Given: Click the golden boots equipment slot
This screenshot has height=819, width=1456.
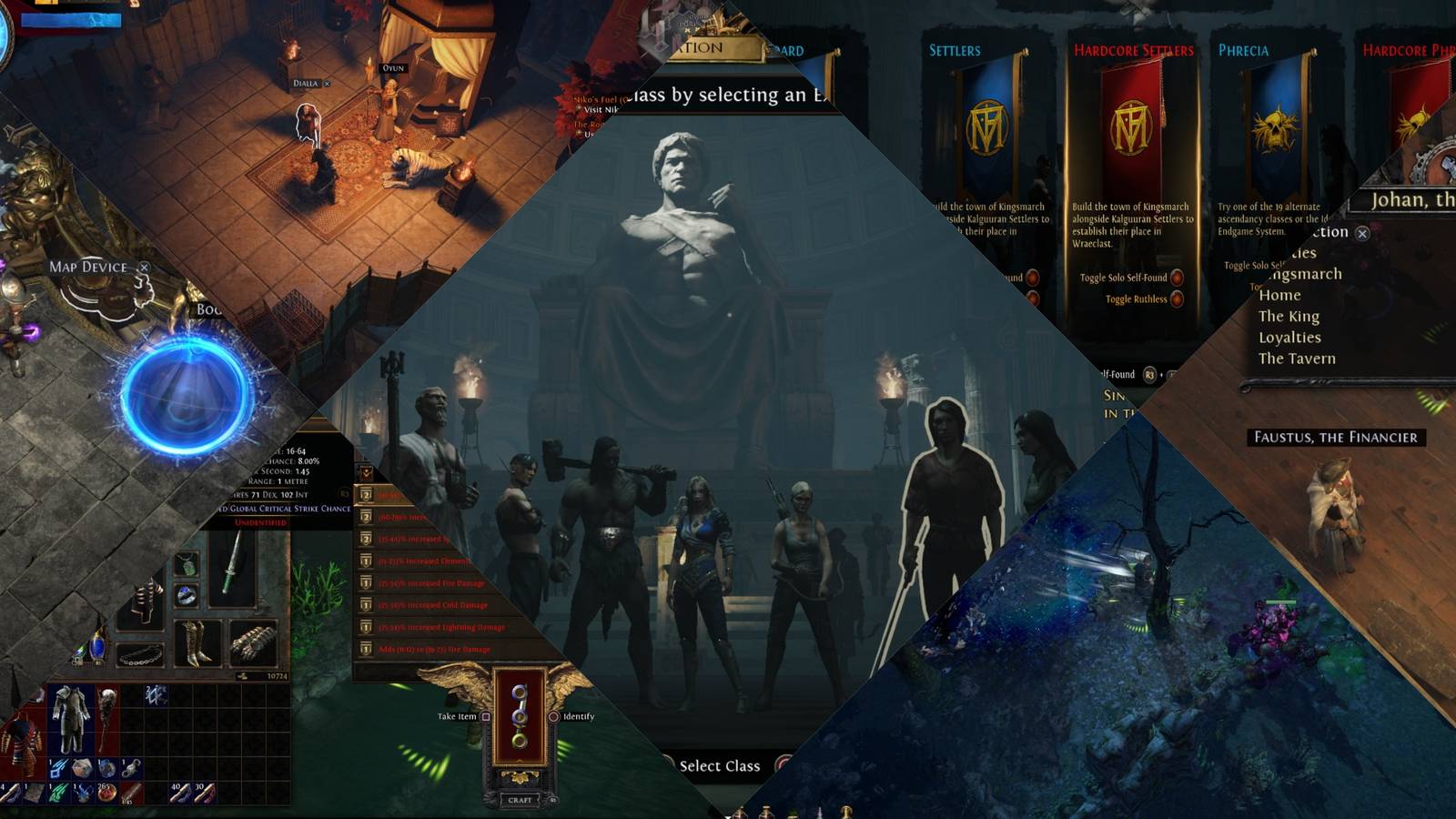Looking at the screenshot, I should (x=197, y=642).
